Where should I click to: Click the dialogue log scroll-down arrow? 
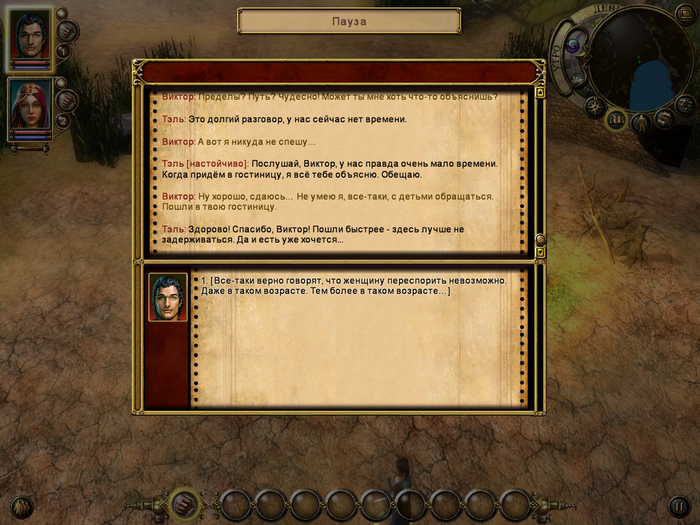click(540, 240)
